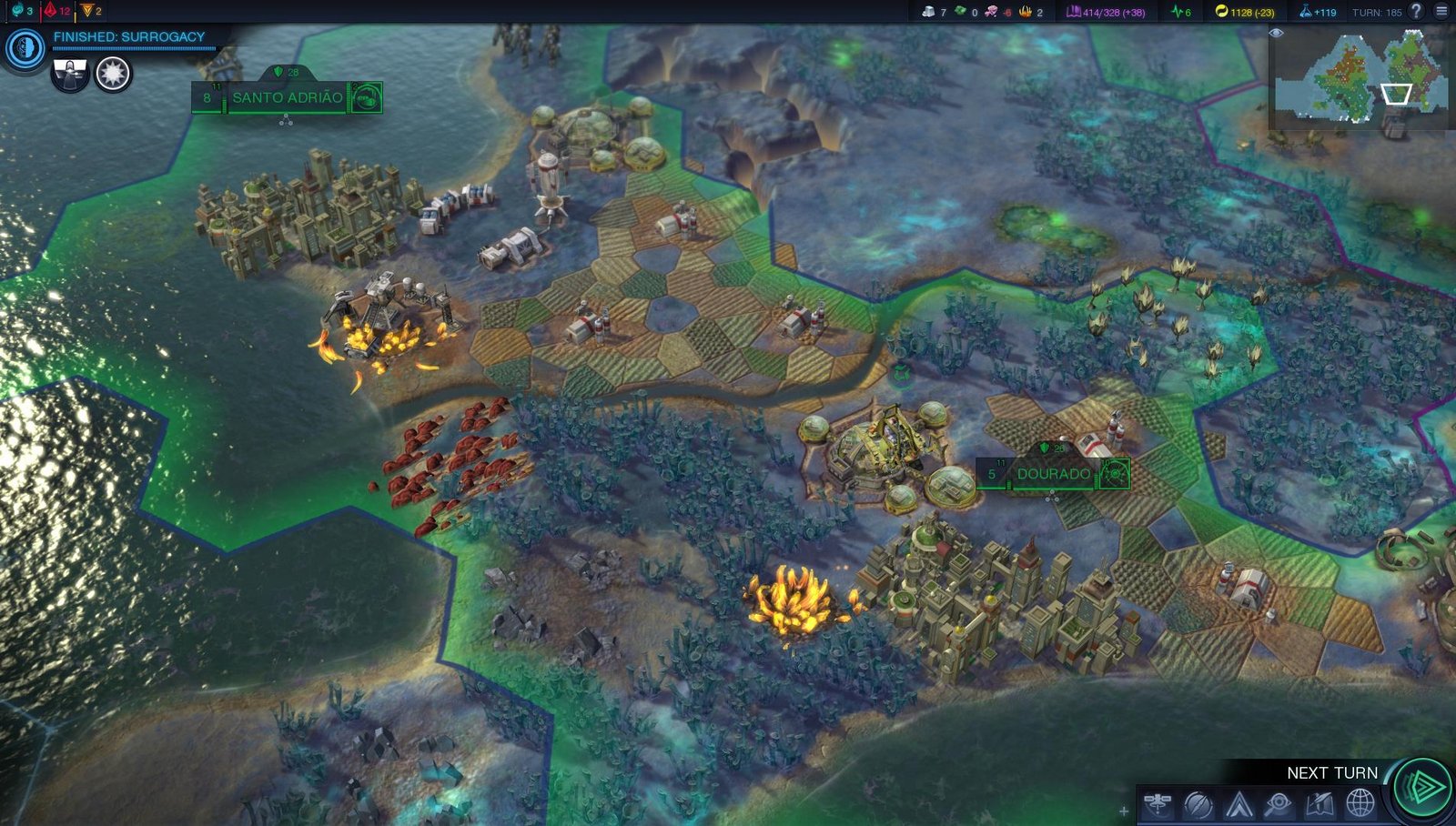This screenshot has width=1456, height=826.
Task: Open the chevron-shaped icon in bottom toolbar
Action: click(1239, 804)
